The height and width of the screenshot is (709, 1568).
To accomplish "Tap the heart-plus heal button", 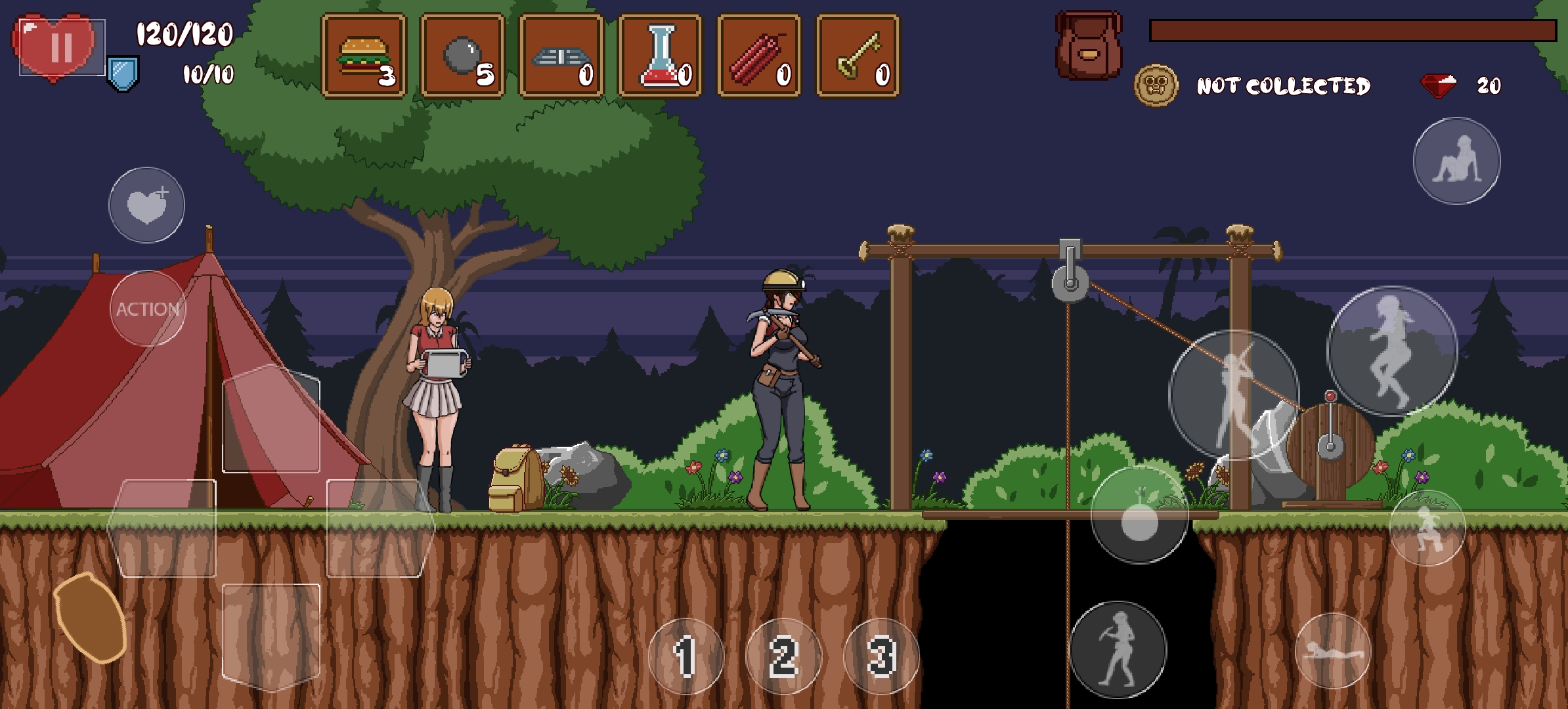I will (146, 205).
